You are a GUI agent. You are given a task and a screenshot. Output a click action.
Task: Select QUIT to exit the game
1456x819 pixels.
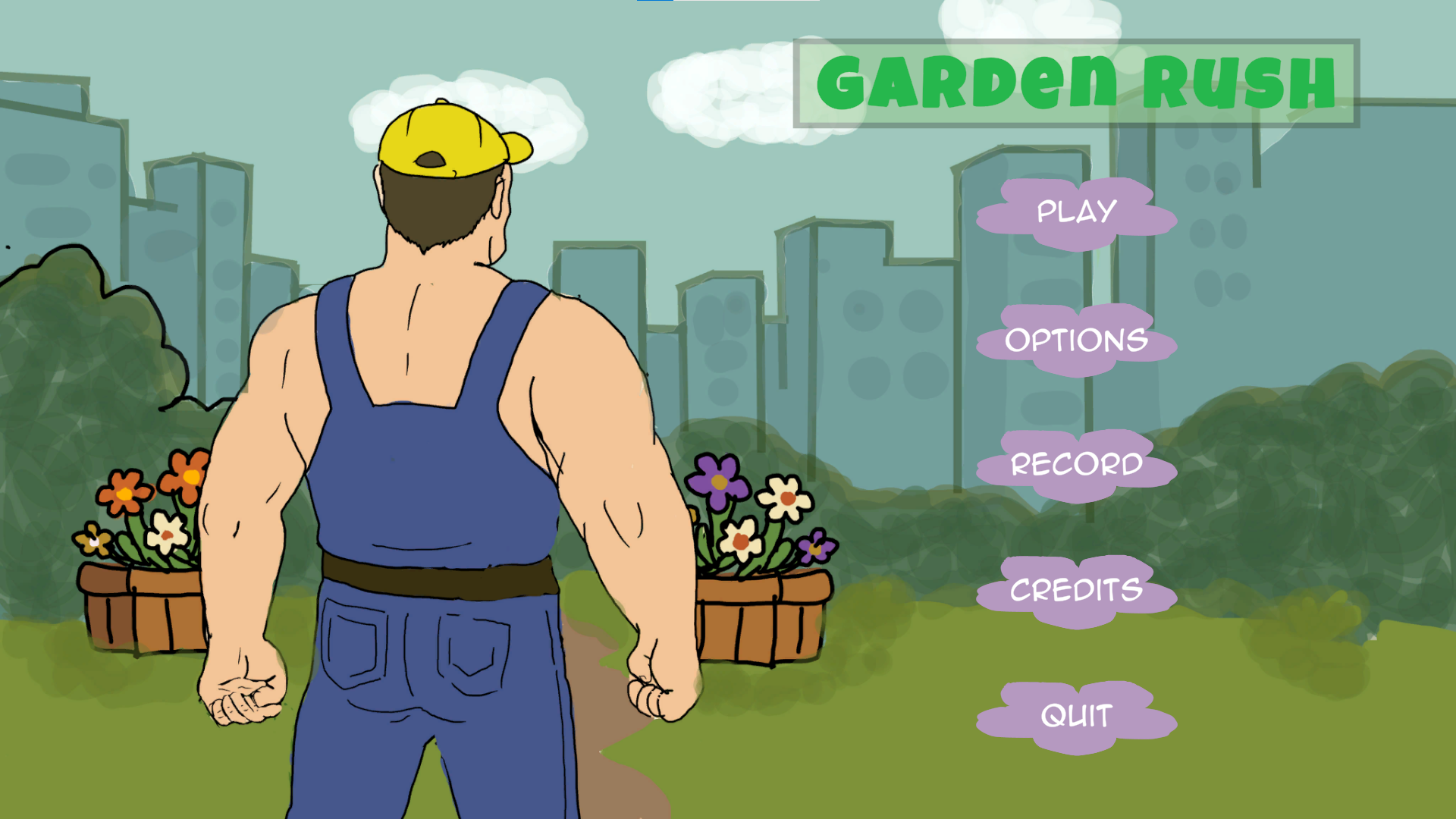[1075, 714]
